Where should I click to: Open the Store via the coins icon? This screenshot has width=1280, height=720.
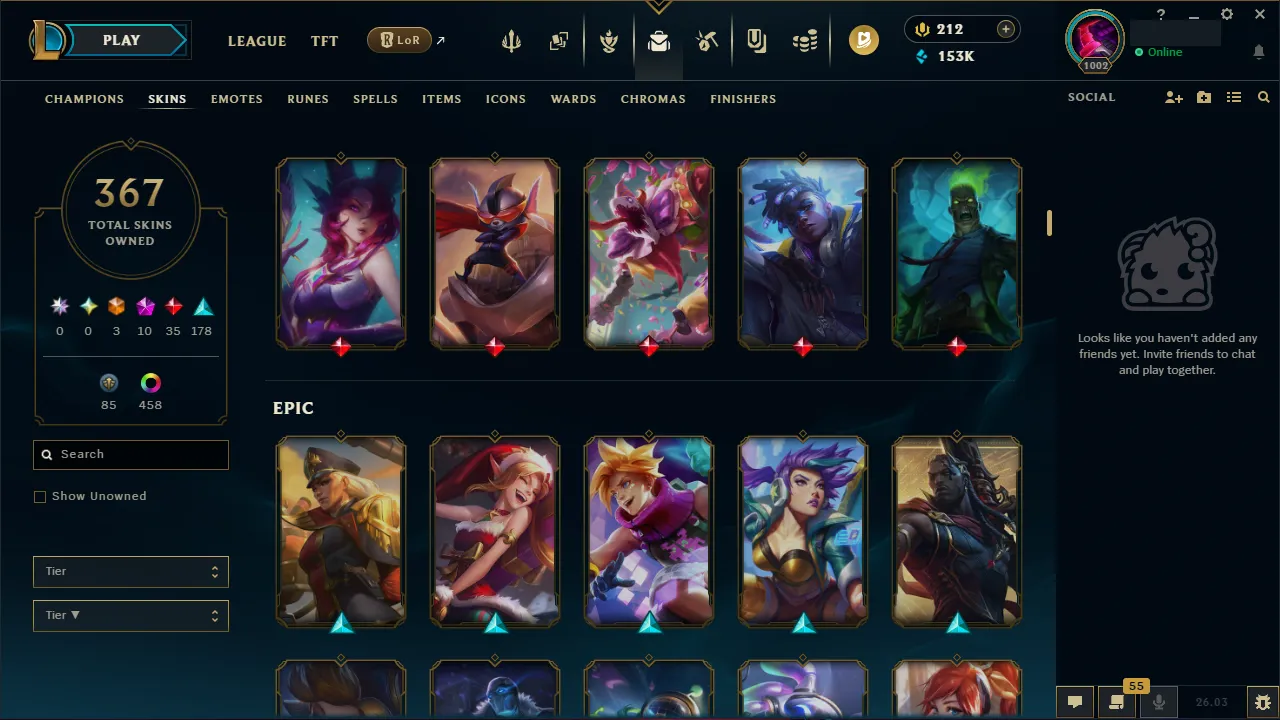806,41
